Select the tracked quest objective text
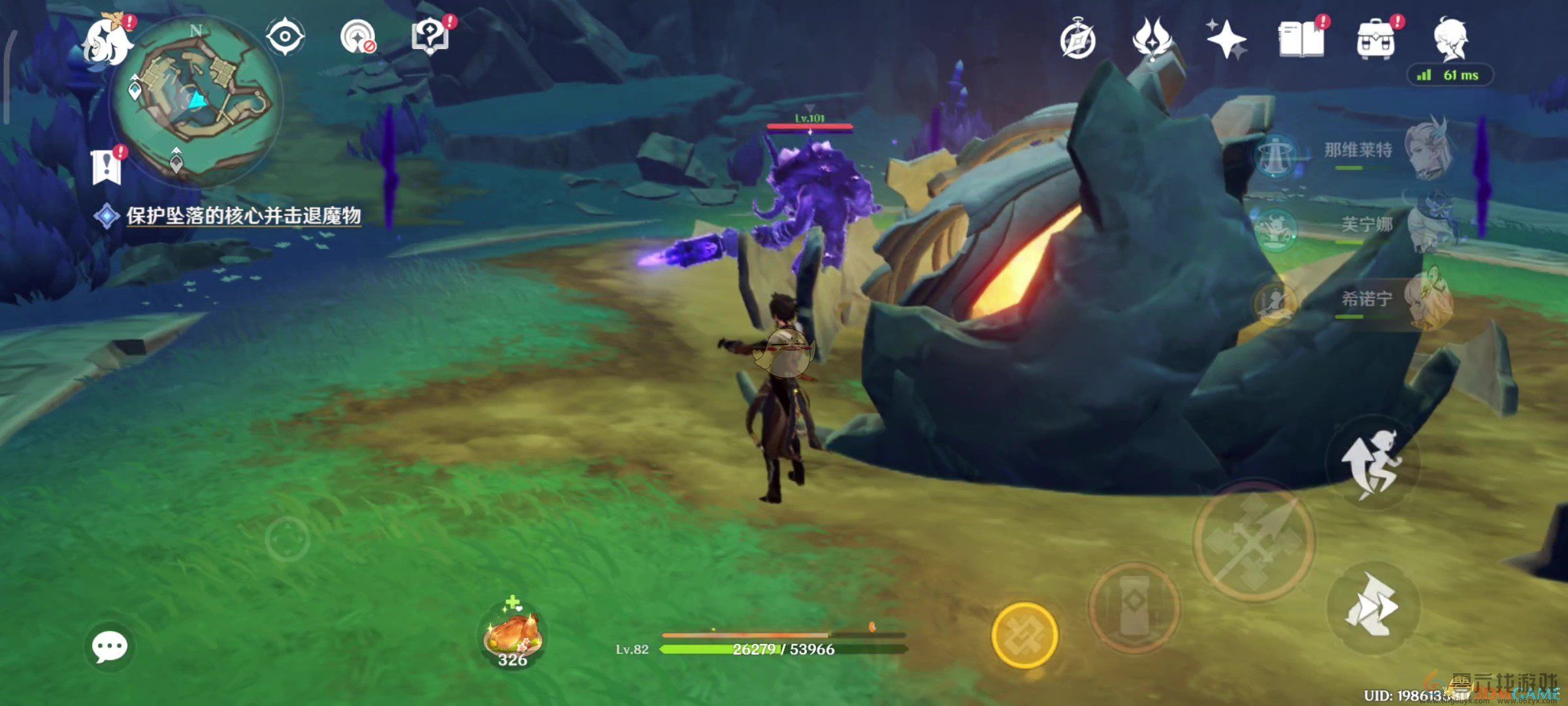 (x=243, y=216)
